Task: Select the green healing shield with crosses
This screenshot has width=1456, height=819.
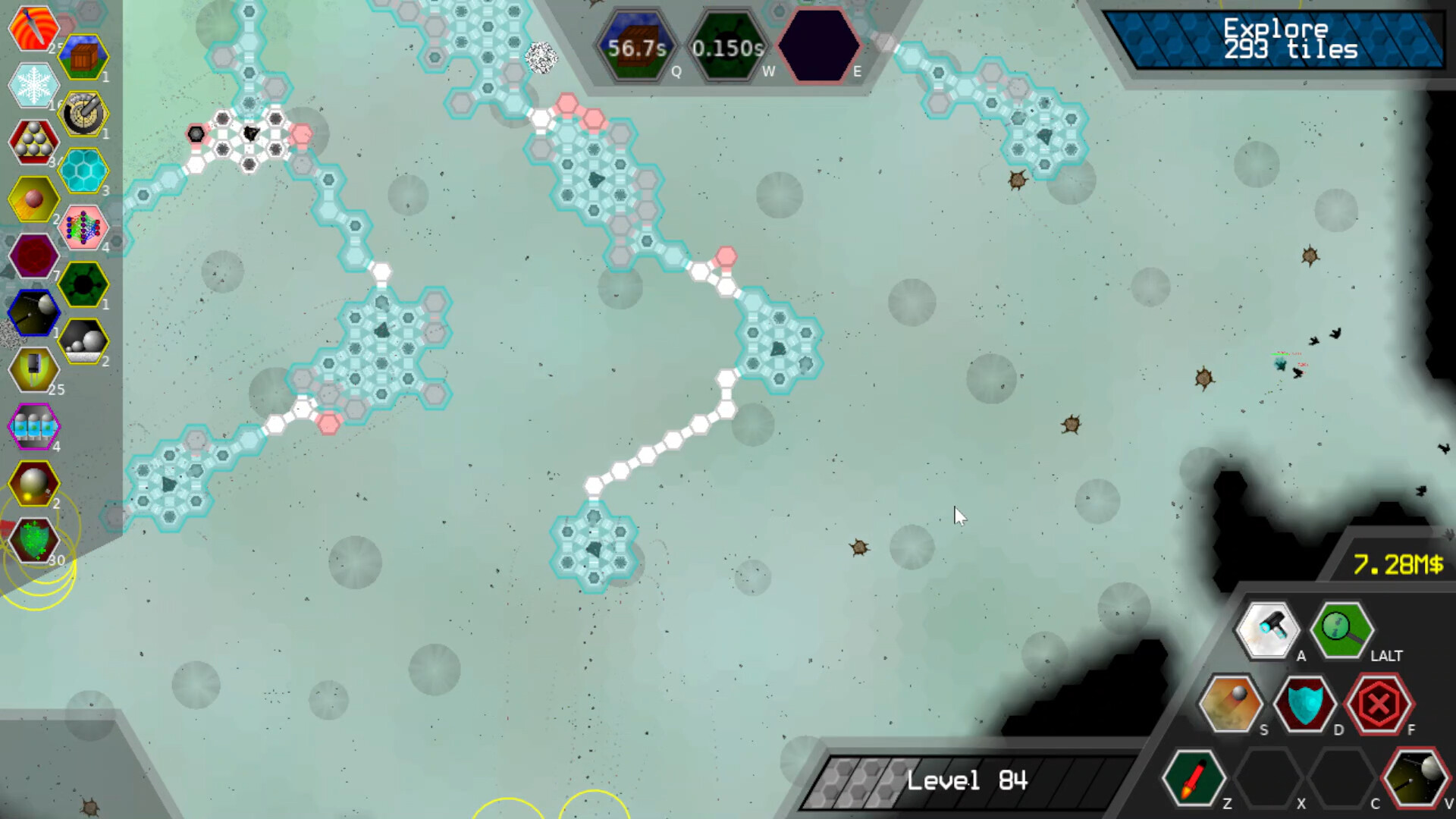Action: (33, 540)
